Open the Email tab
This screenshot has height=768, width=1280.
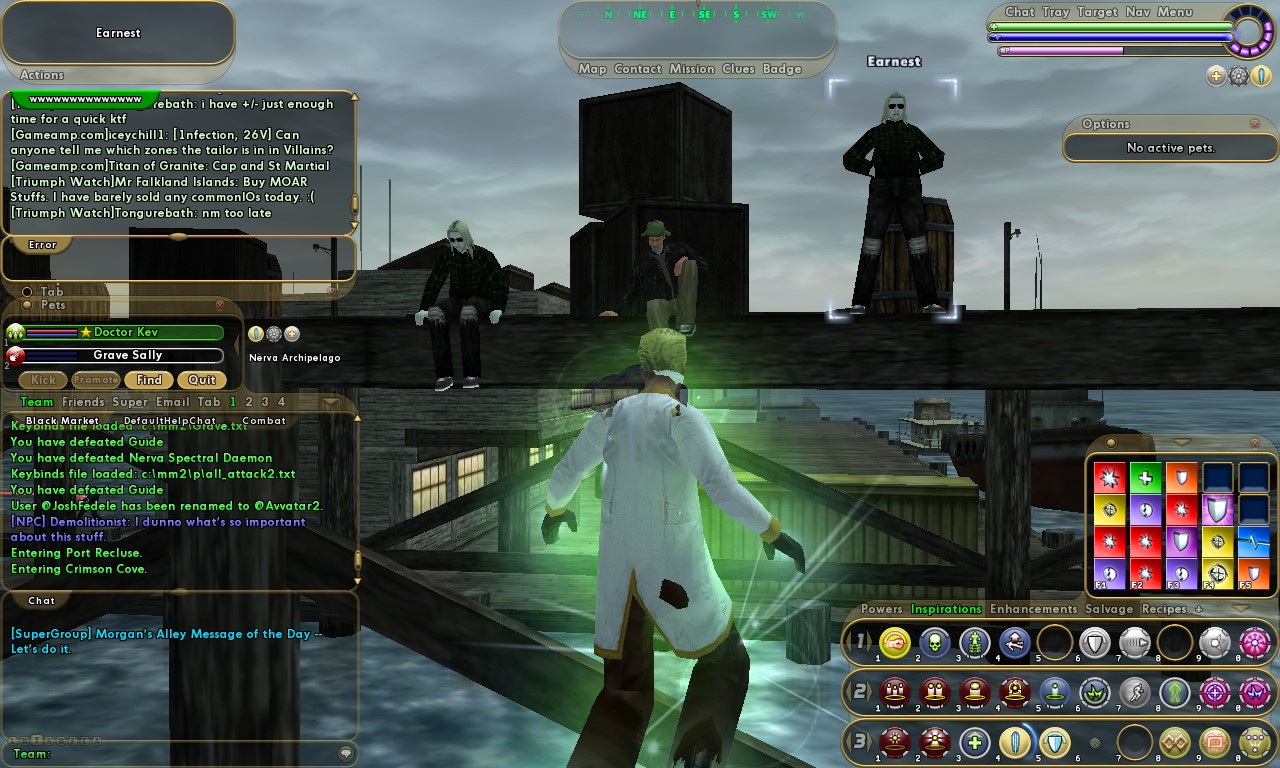172,402
